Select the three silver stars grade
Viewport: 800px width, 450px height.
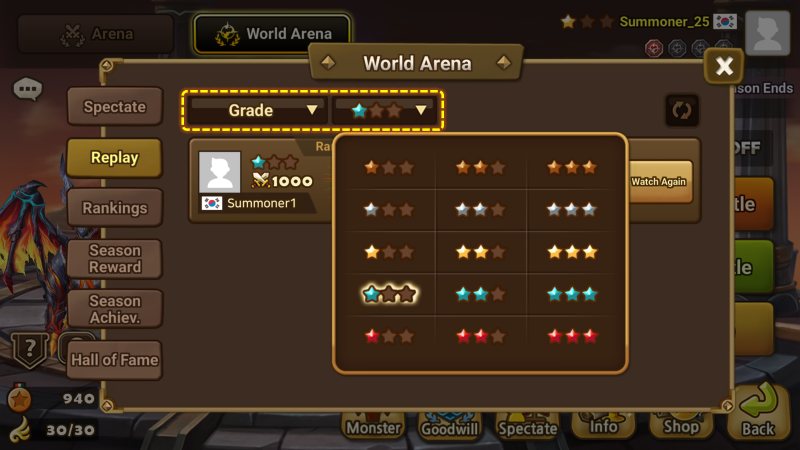(x=572, y=210)
